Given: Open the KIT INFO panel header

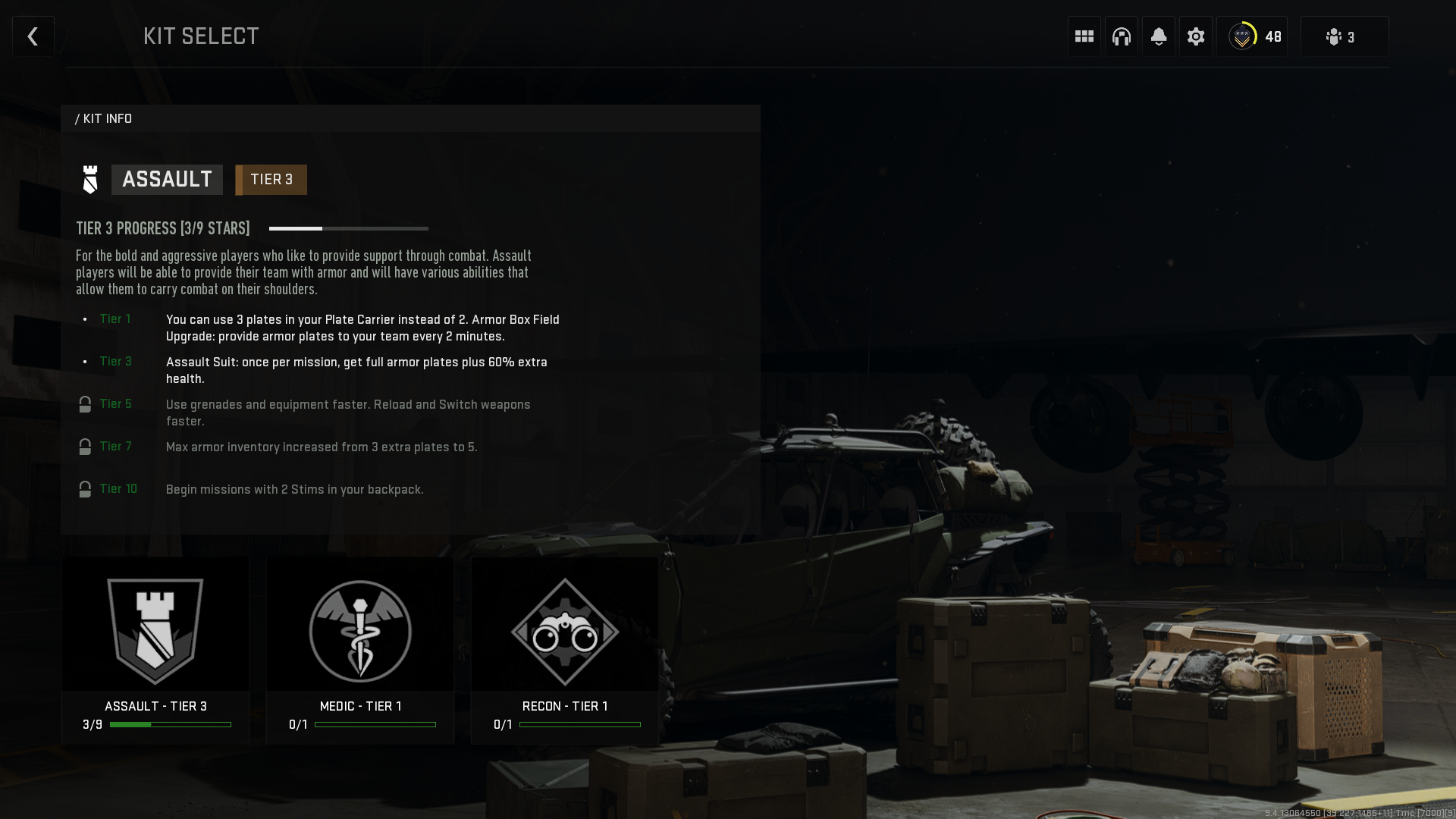Looking at the screenshot, I should pyautogui.click(x=104, y=118).
